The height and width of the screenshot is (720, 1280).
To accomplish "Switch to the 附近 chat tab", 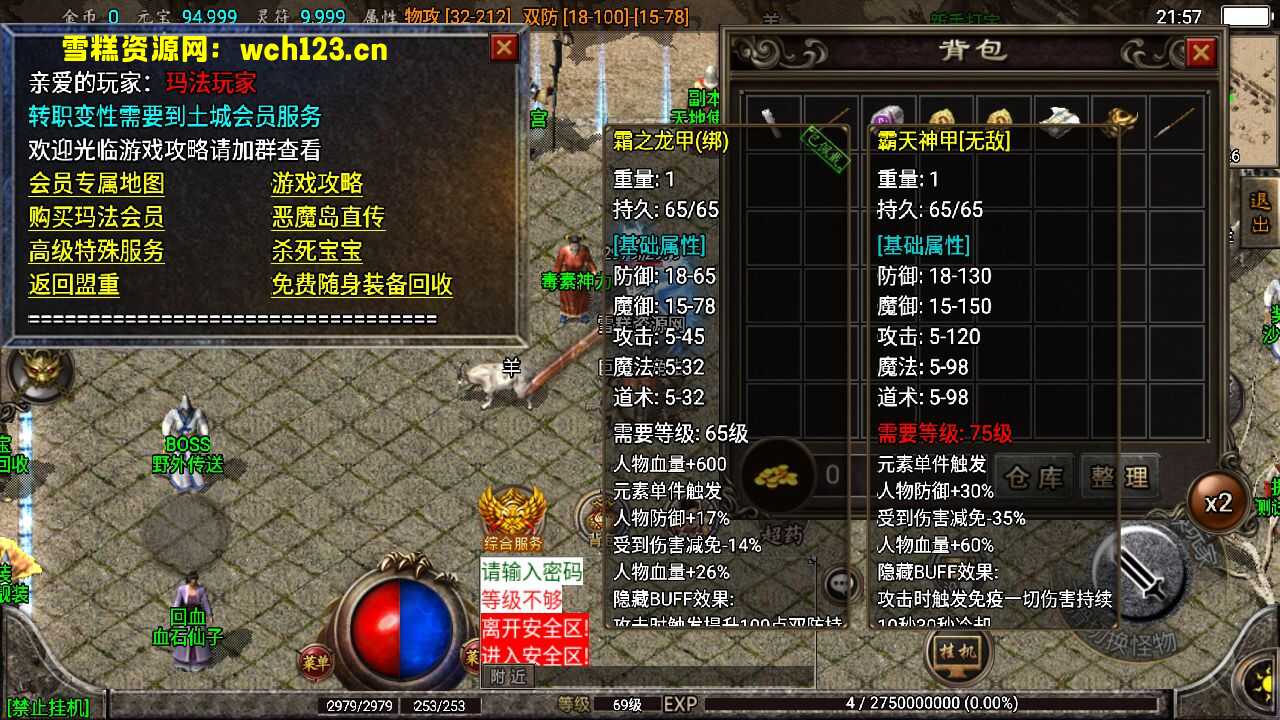I will pyautogui.click(x=506, y=676).
